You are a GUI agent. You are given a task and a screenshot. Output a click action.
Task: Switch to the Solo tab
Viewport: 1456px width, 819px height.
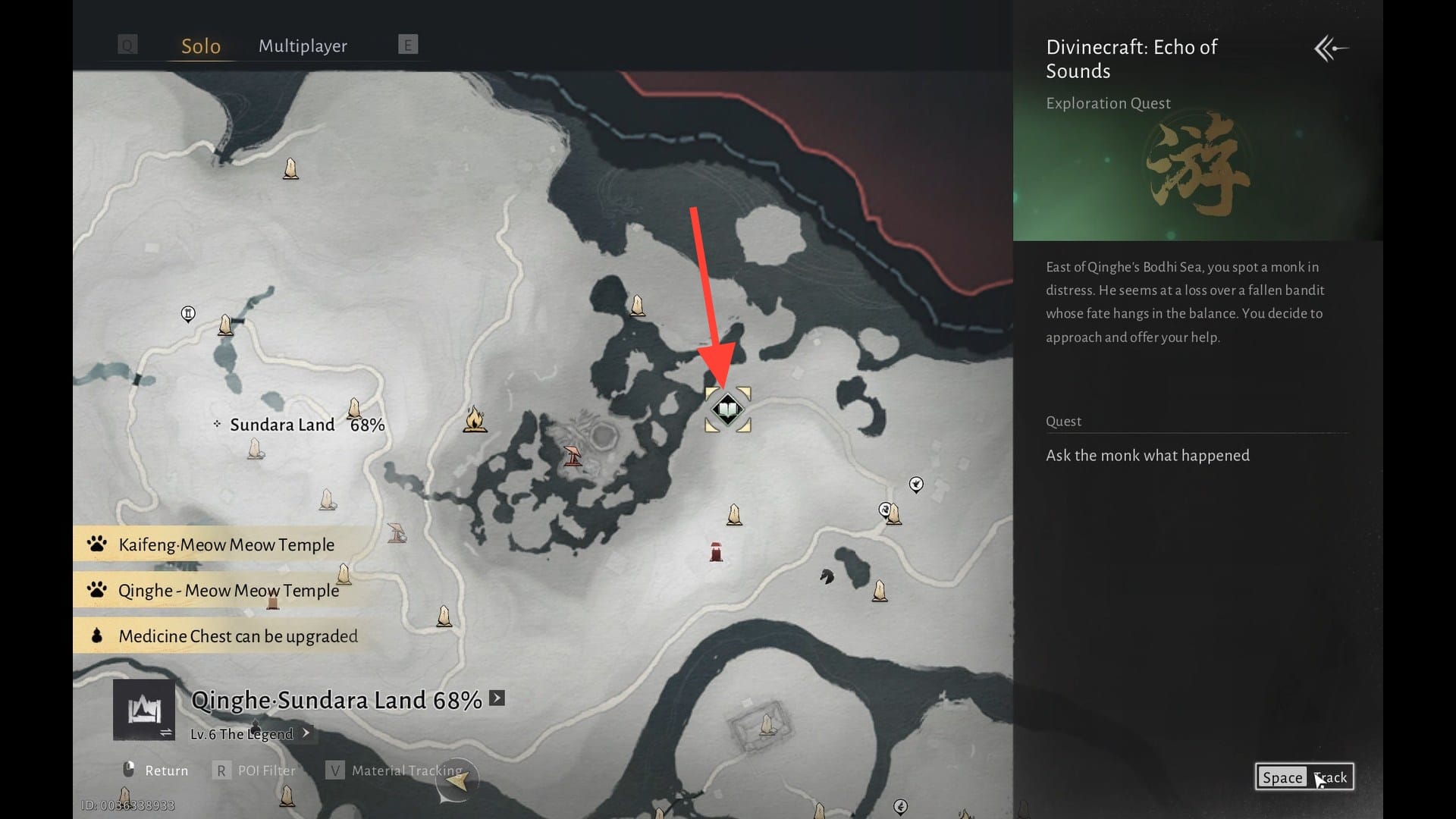201,46
